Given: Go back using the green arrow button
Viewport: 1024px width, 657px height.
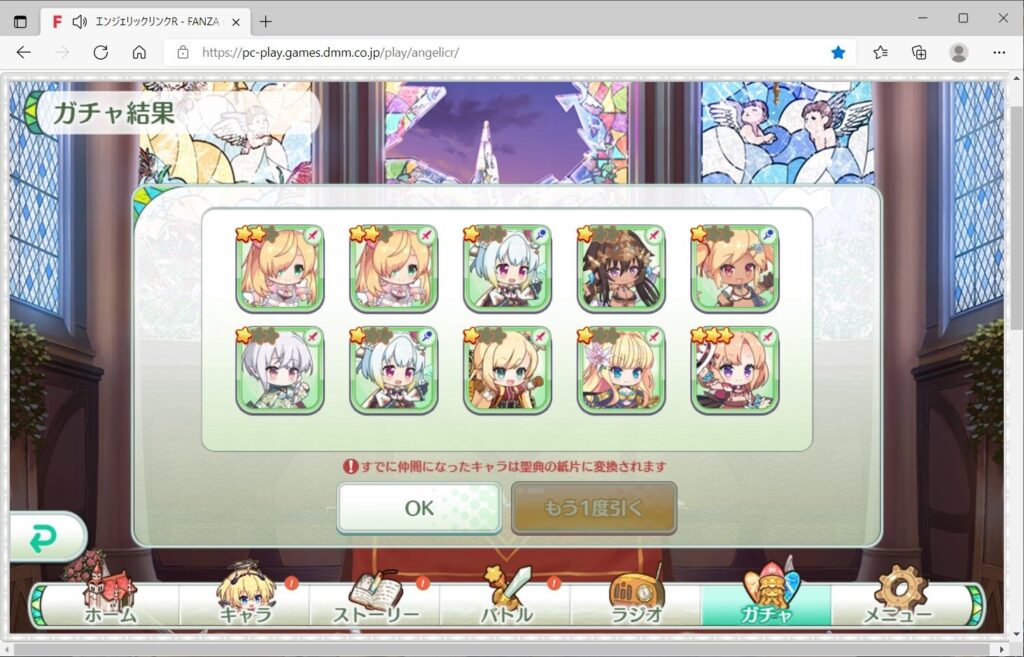Looking at the screenshot, I should coord(44,540).
